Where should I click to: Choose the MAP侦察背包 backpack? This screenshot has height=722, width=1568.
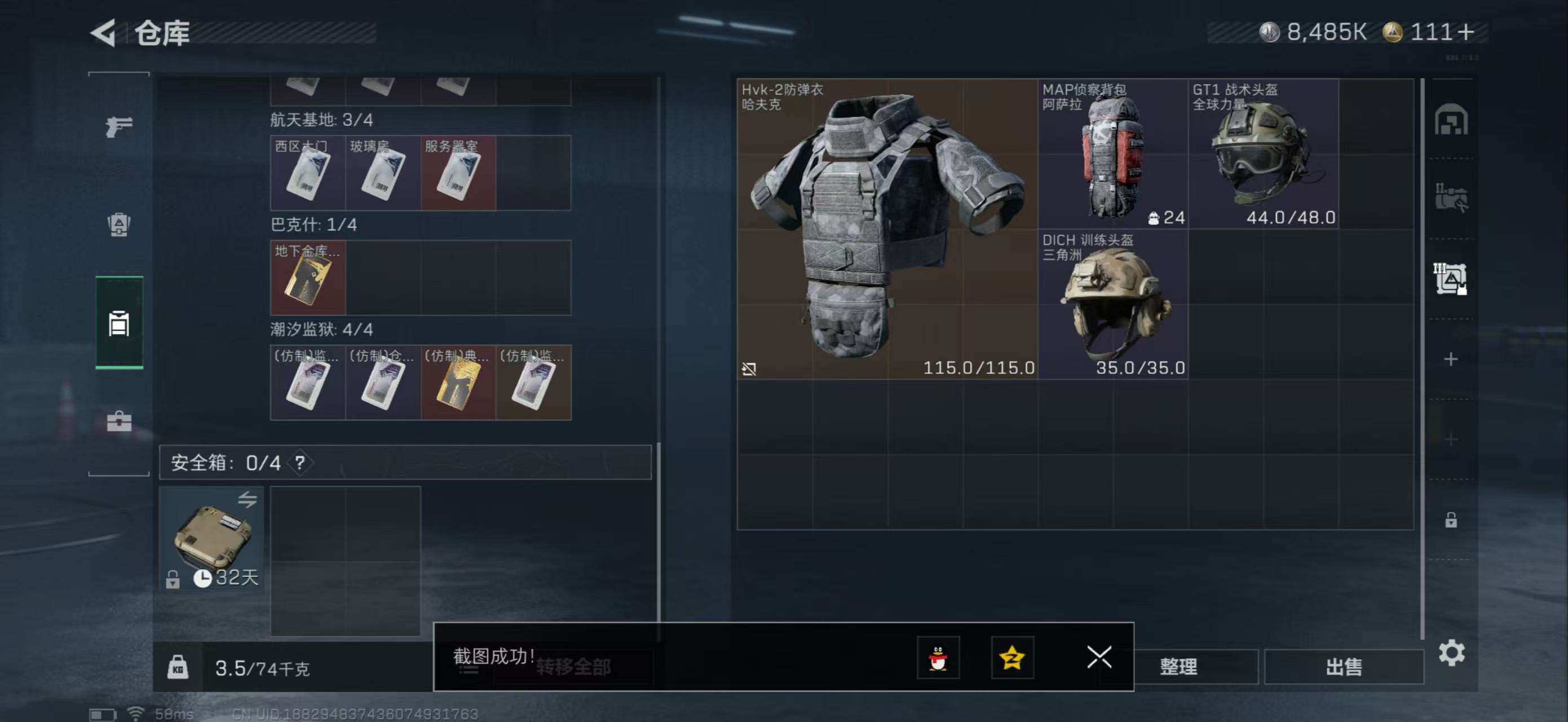pos(1112,153)
